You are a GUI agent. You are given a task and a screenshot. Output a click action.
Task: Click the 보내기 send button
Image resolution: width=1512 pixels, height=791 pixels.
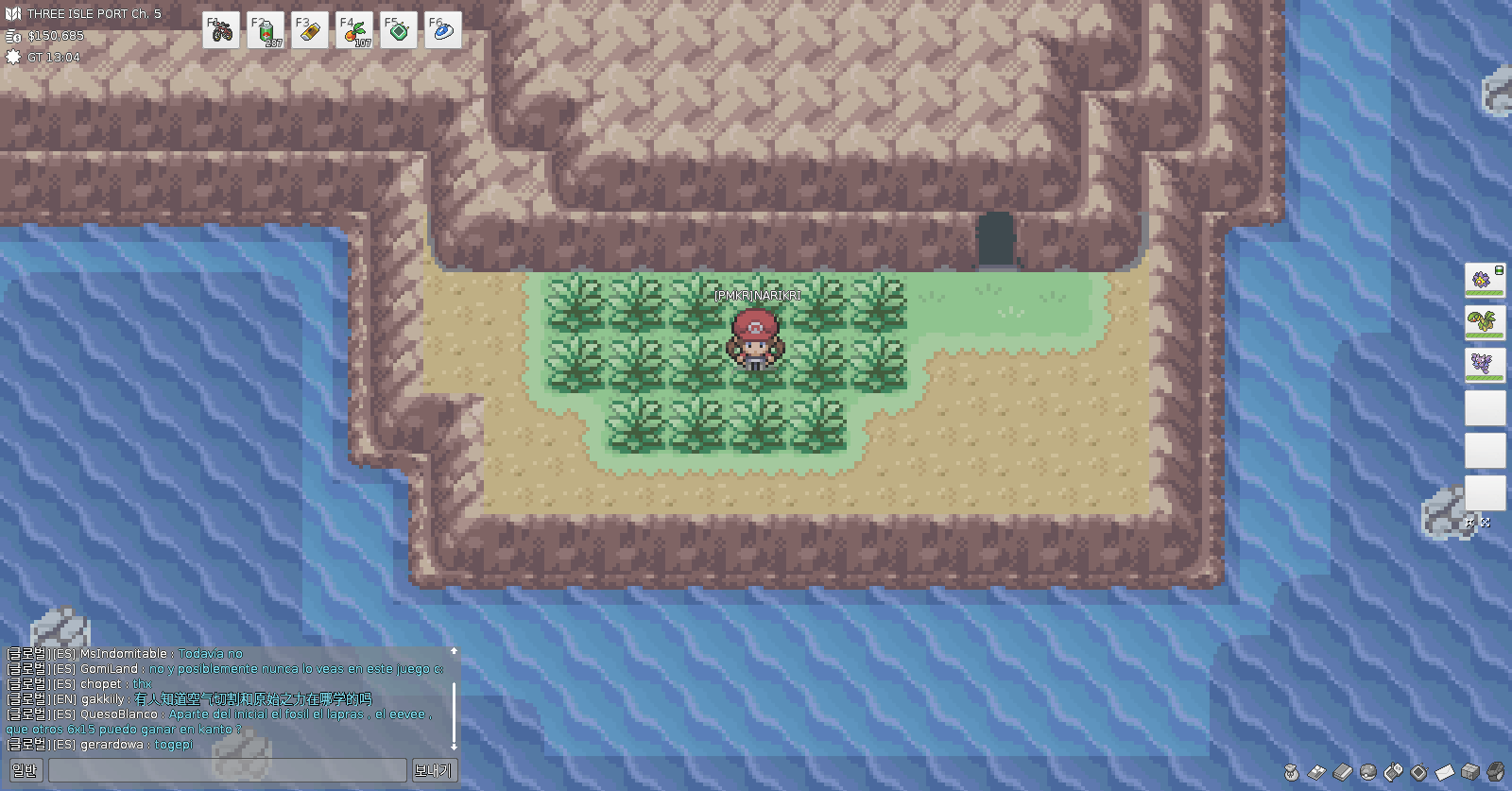point(433,770)
